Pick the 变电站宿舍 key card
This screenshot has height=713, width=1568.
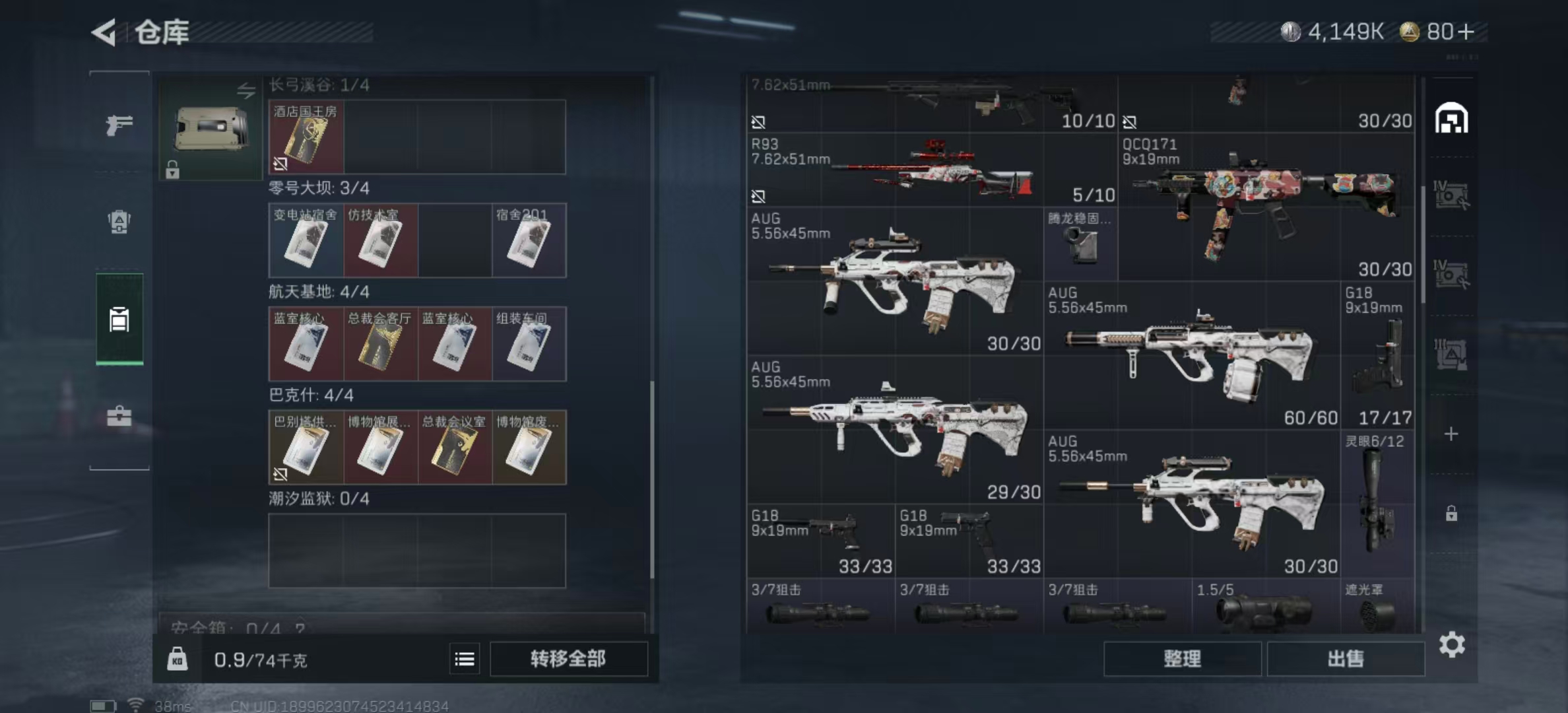(x=306, y=240)
